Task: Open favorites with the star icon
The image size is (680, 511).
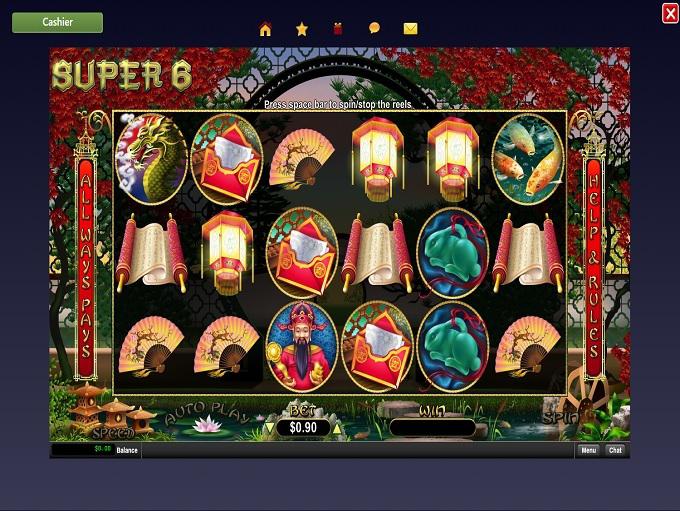Action: point(302,29)
